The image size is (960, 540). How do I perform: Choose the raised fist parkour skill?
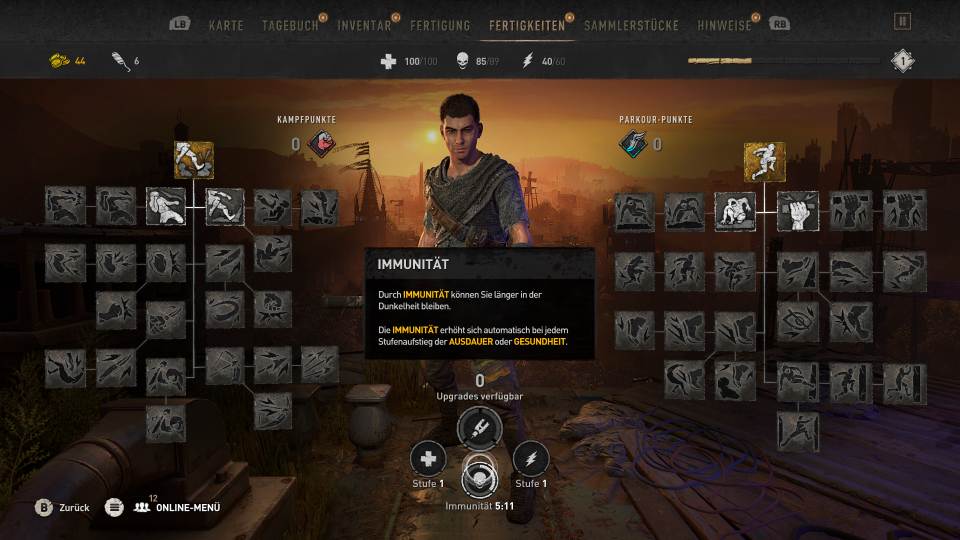(798, 211)
